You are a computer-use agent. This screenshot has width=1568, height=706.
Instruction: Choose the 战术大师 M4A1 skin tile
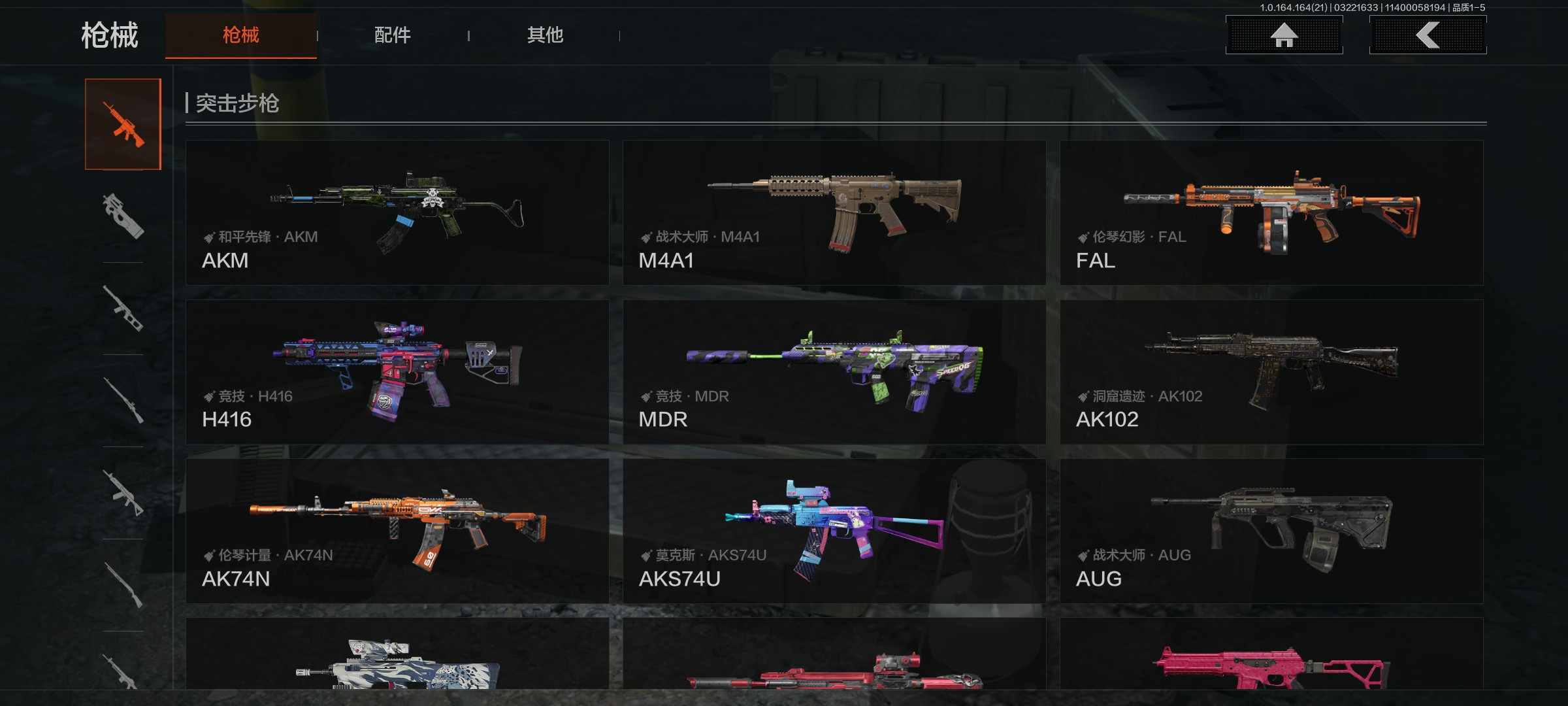pos(834,212)
